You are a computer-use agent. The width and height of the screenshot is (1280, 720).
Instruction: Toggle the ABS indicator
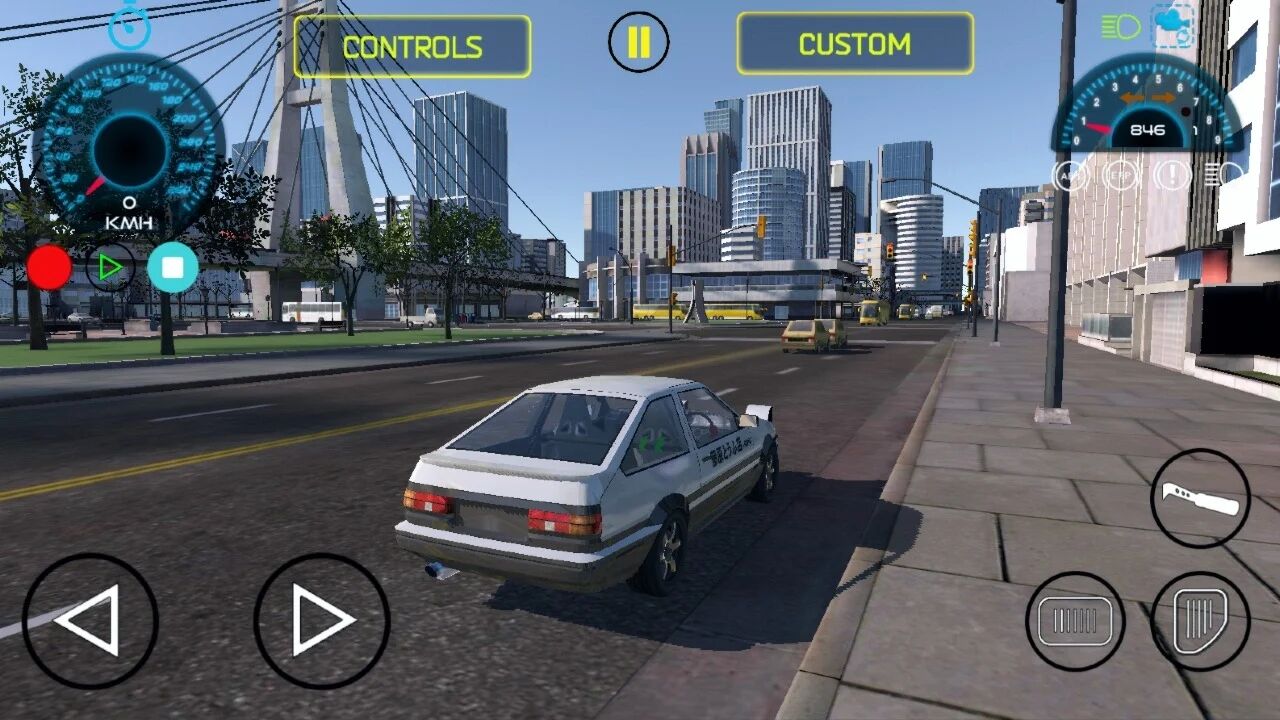click(1071, 175)
